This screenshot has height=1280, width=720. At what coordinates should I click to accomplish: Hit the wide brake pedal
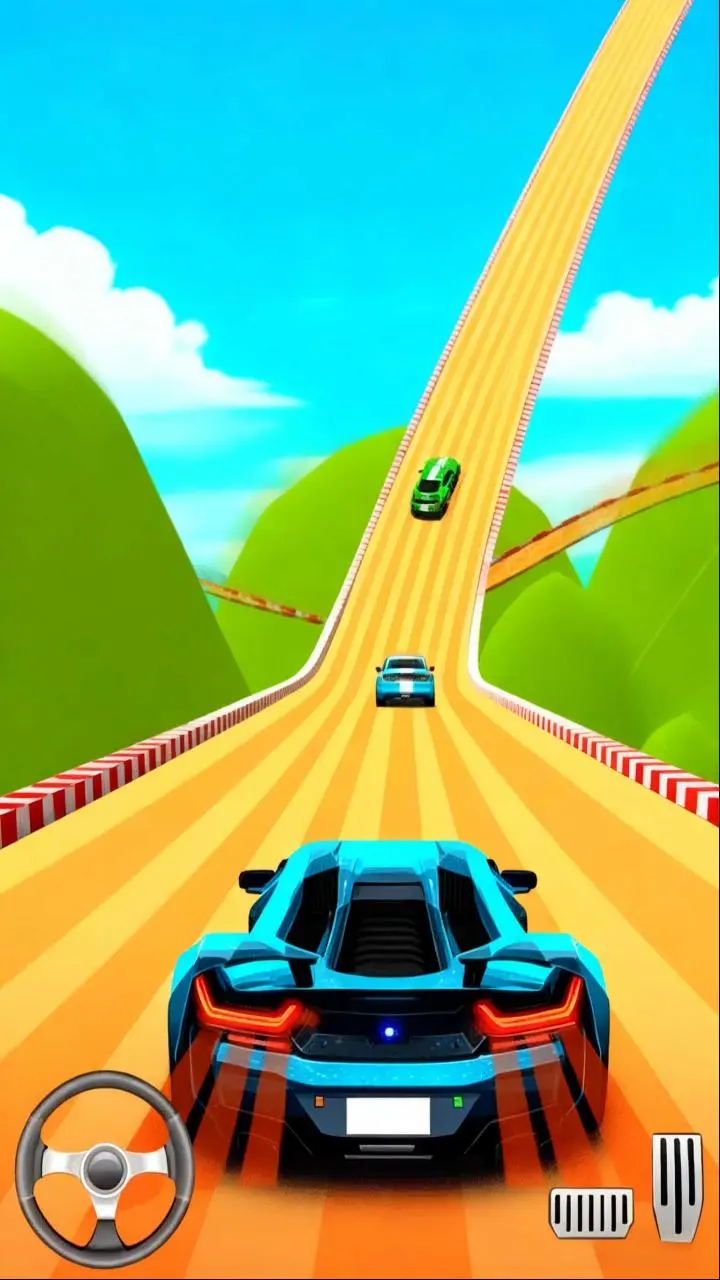point(591,1212)
